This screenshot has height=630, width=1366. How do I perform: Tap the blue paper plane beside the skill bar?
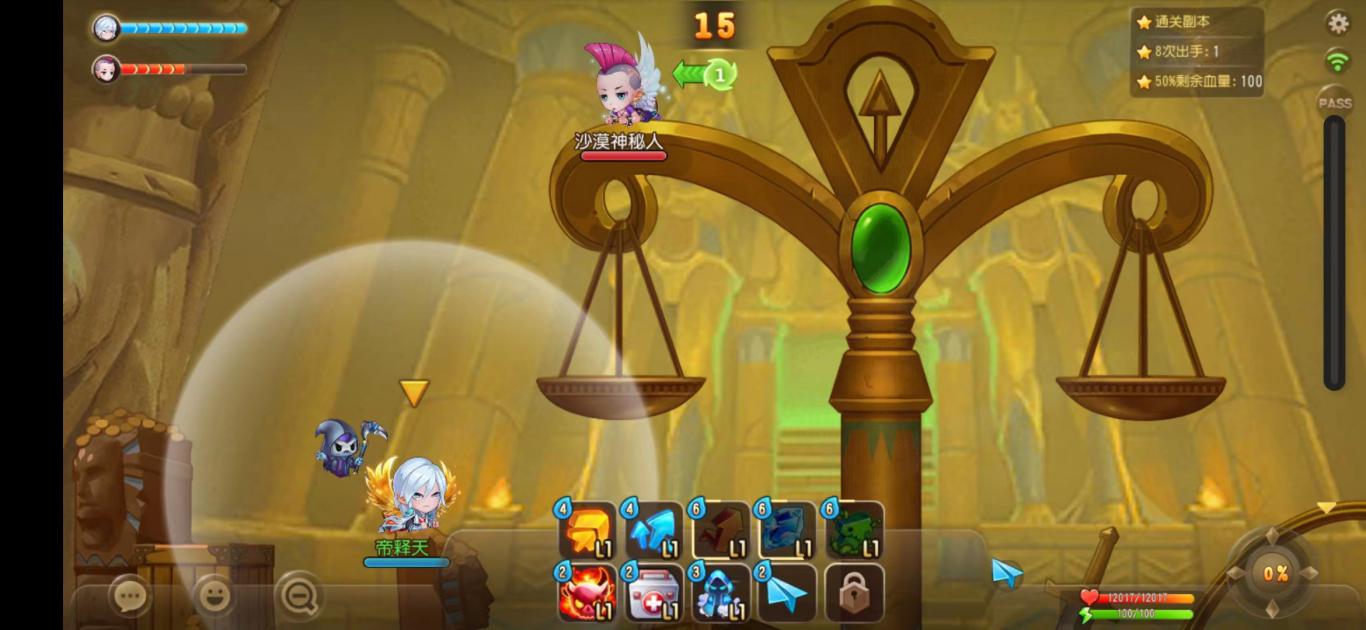coord(1007,572)
